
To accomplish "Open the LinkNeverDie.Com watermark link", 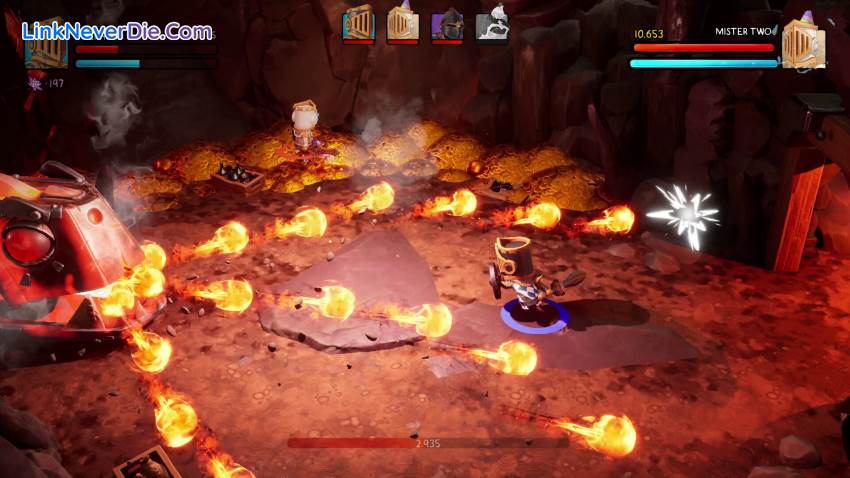I will (x=116, y=31).
